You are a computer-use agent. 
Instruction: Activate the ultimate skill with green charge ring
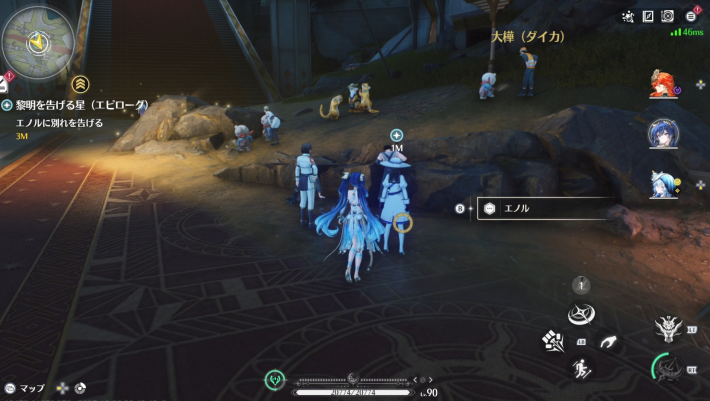tap(667, 369)
